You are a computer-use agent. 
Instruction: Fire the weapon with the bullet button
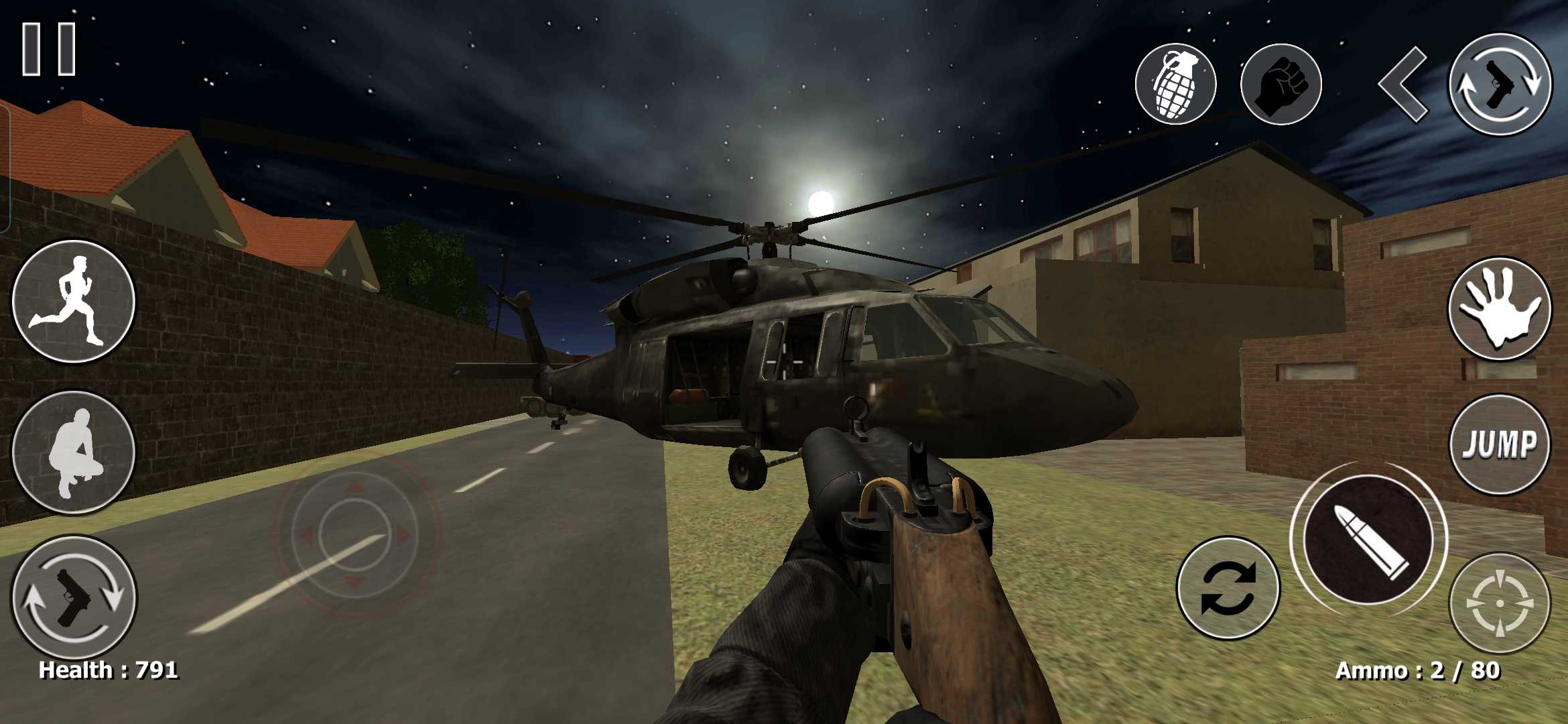click(1368, 540)
